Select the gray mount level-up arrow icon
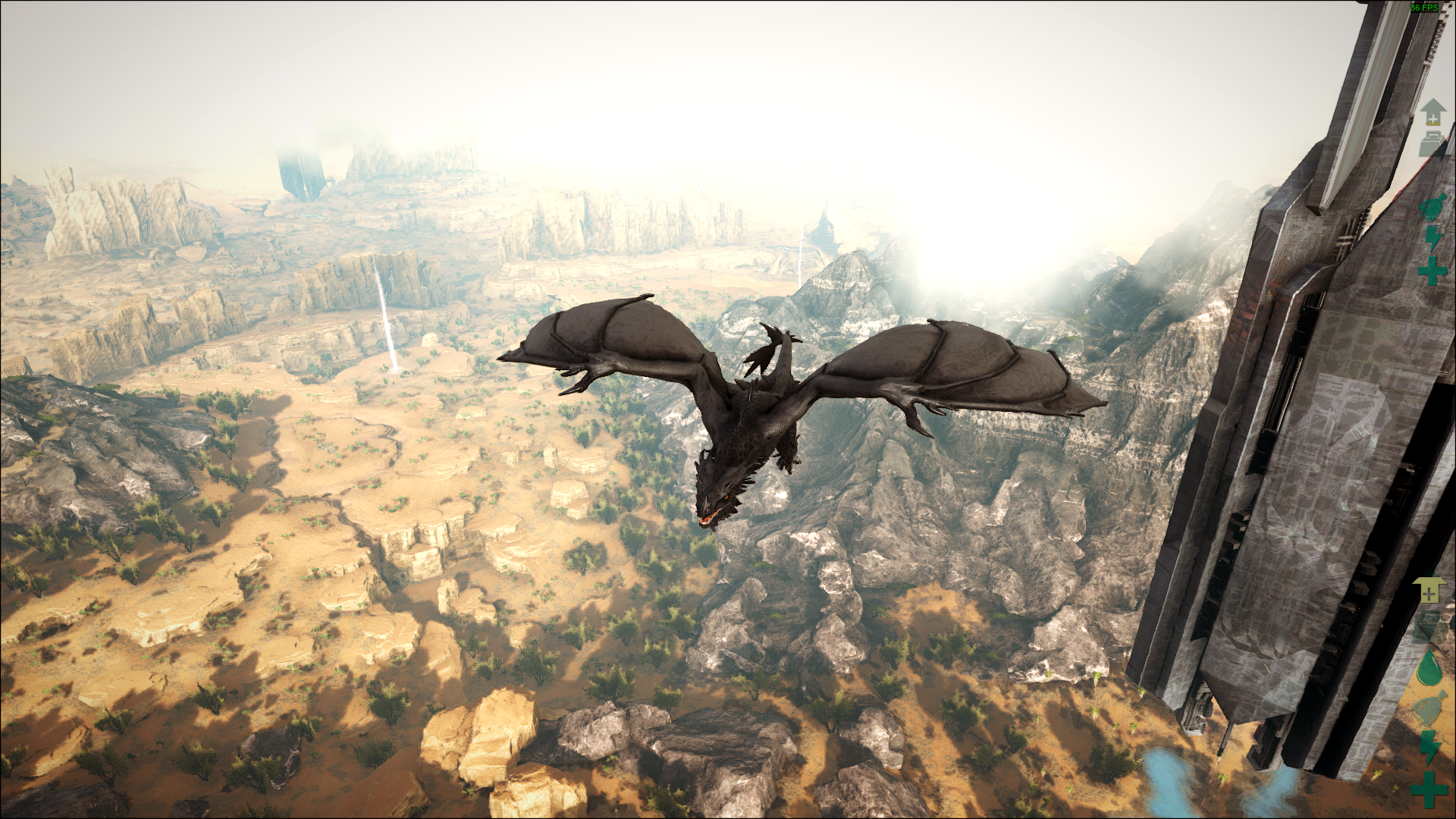Screen dimensions: 1456x819 [x=1432, y=112]
